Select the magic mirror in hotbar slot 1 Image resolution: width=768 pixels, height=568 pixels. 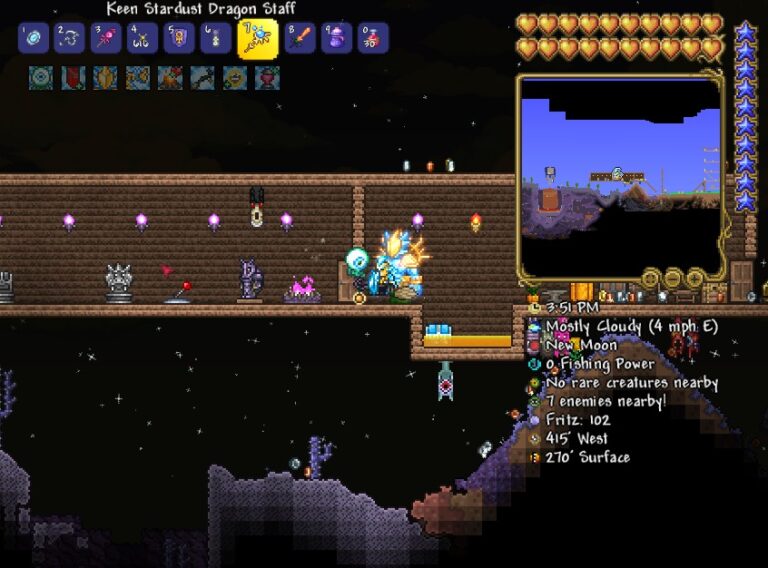pyautogui.click(x=33, y=38)
